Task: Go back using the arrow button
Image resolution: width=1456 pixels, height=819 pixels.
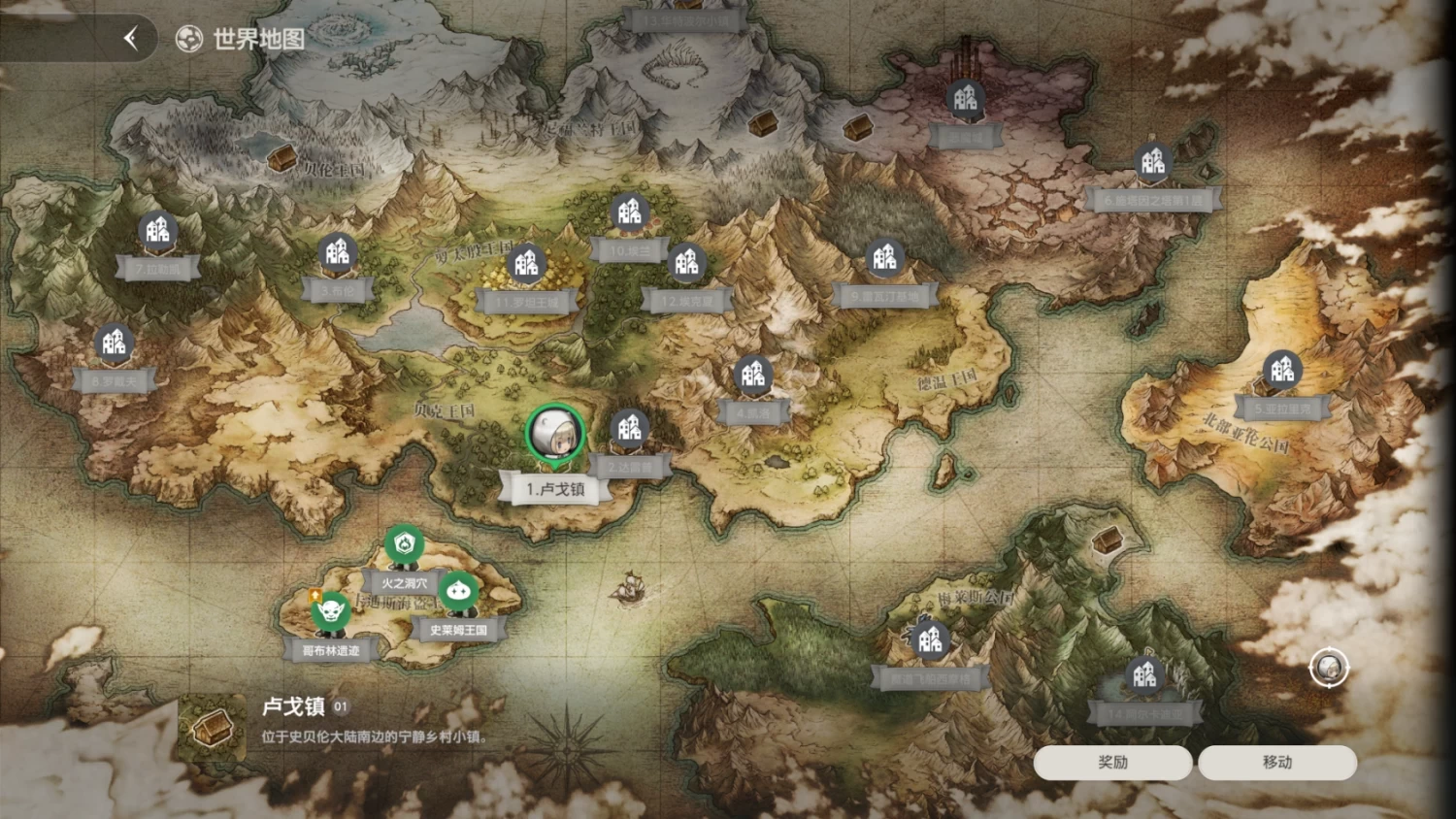Action: 131,39
